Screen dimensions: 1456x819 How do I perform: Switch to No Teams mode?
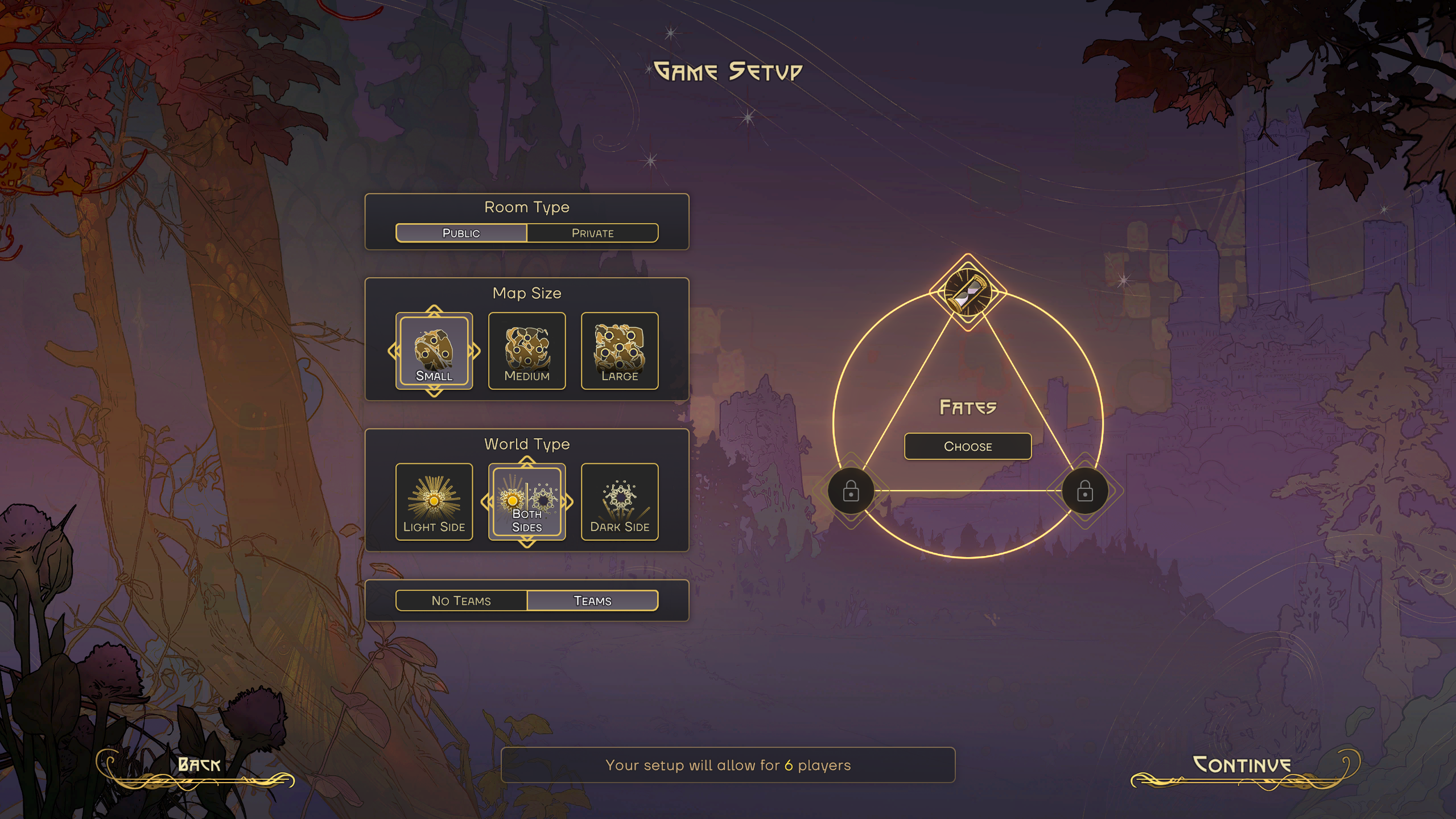click(461, 600)
